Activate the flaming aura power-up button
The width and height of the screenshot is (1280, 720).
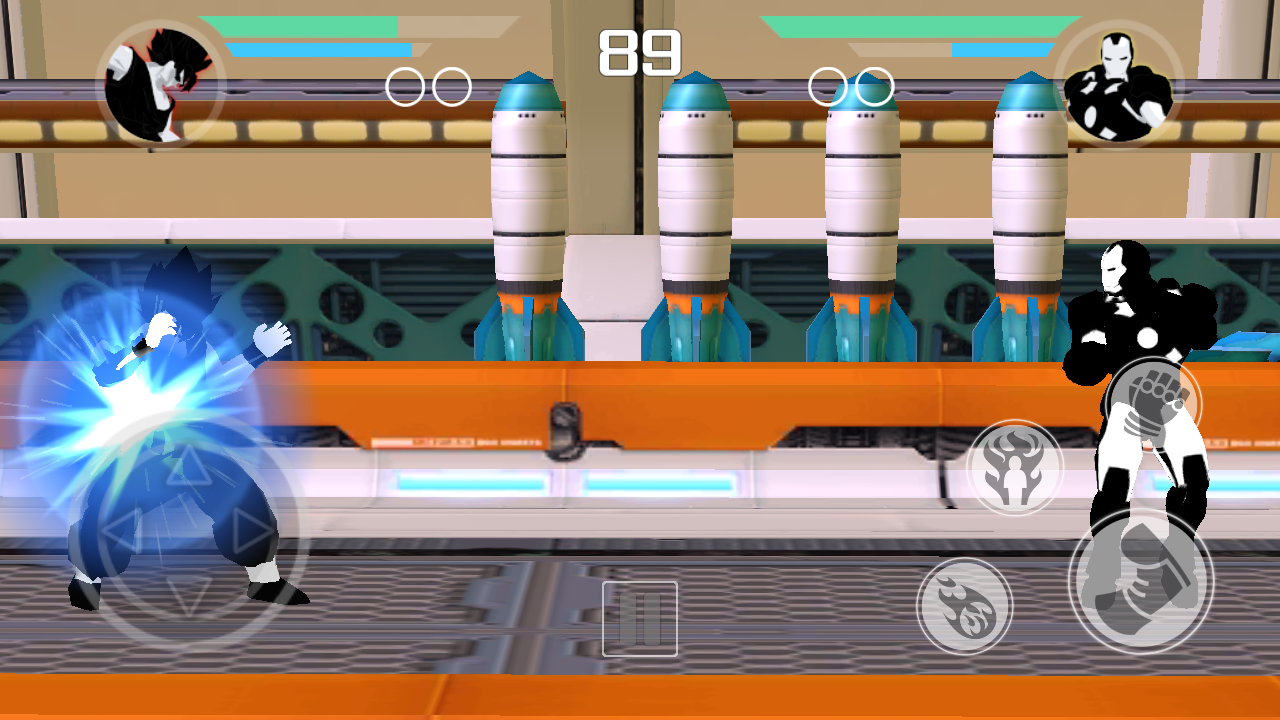tap(1014, 468)
